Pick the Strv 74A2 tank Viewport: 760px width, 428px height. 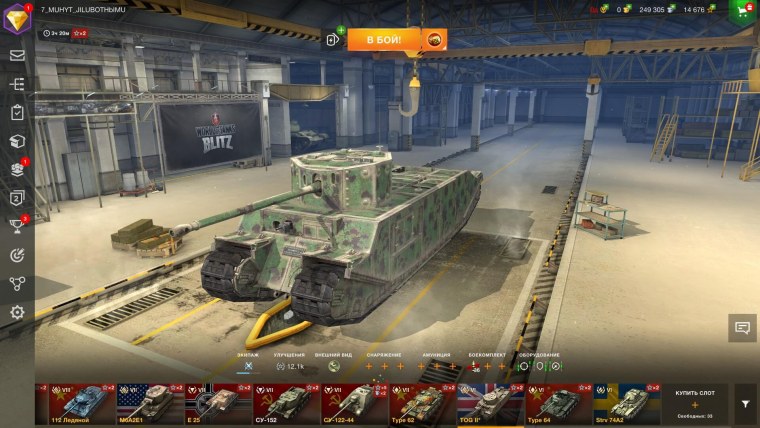pyautogui.click(x=619, y=403)
